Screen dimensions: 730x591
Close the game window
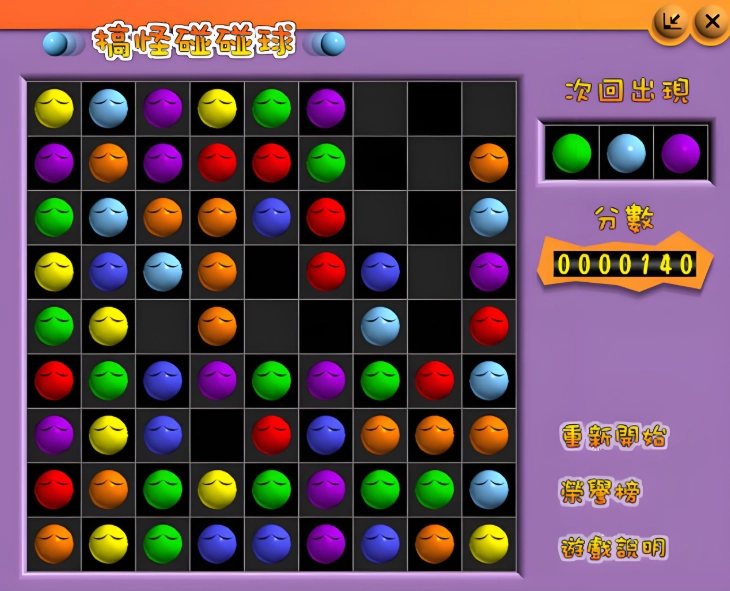tap(711, 22)
